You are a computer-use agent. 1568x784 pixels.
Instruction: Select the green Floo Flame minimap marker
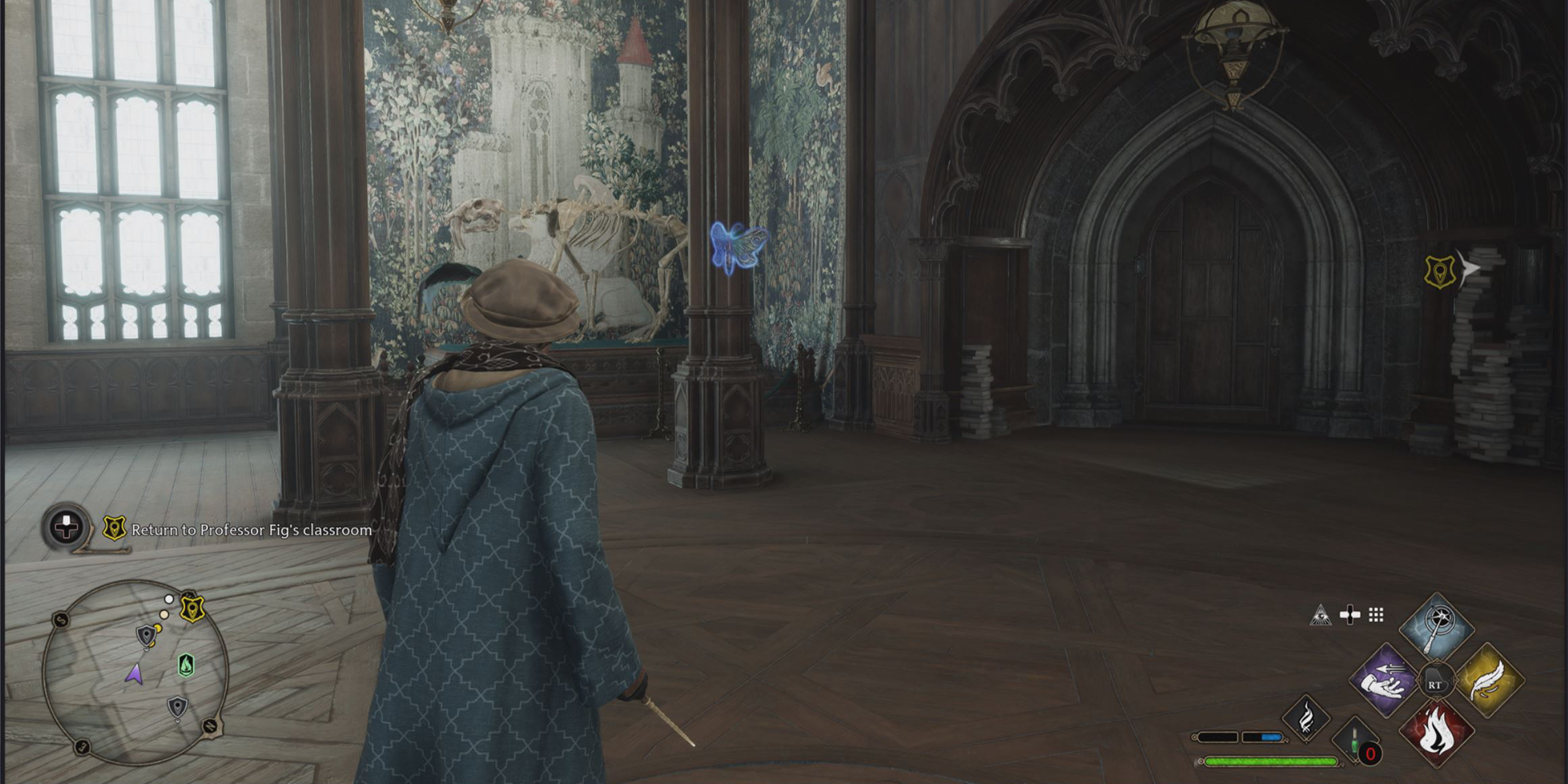pyautogui.click(x=186, y=665)
